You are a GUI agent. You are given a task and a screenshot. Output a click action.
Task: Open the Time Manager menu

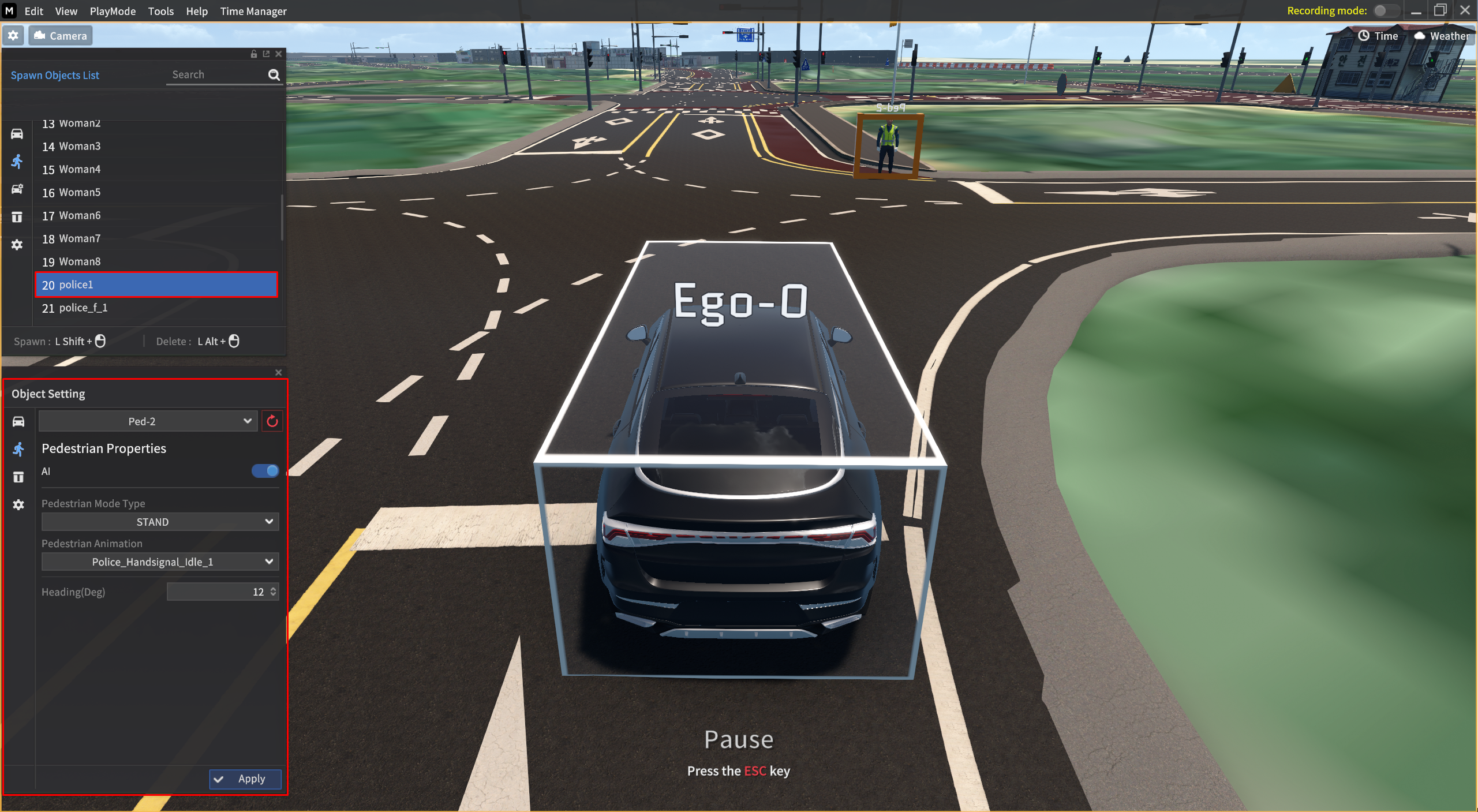point(253,11)
